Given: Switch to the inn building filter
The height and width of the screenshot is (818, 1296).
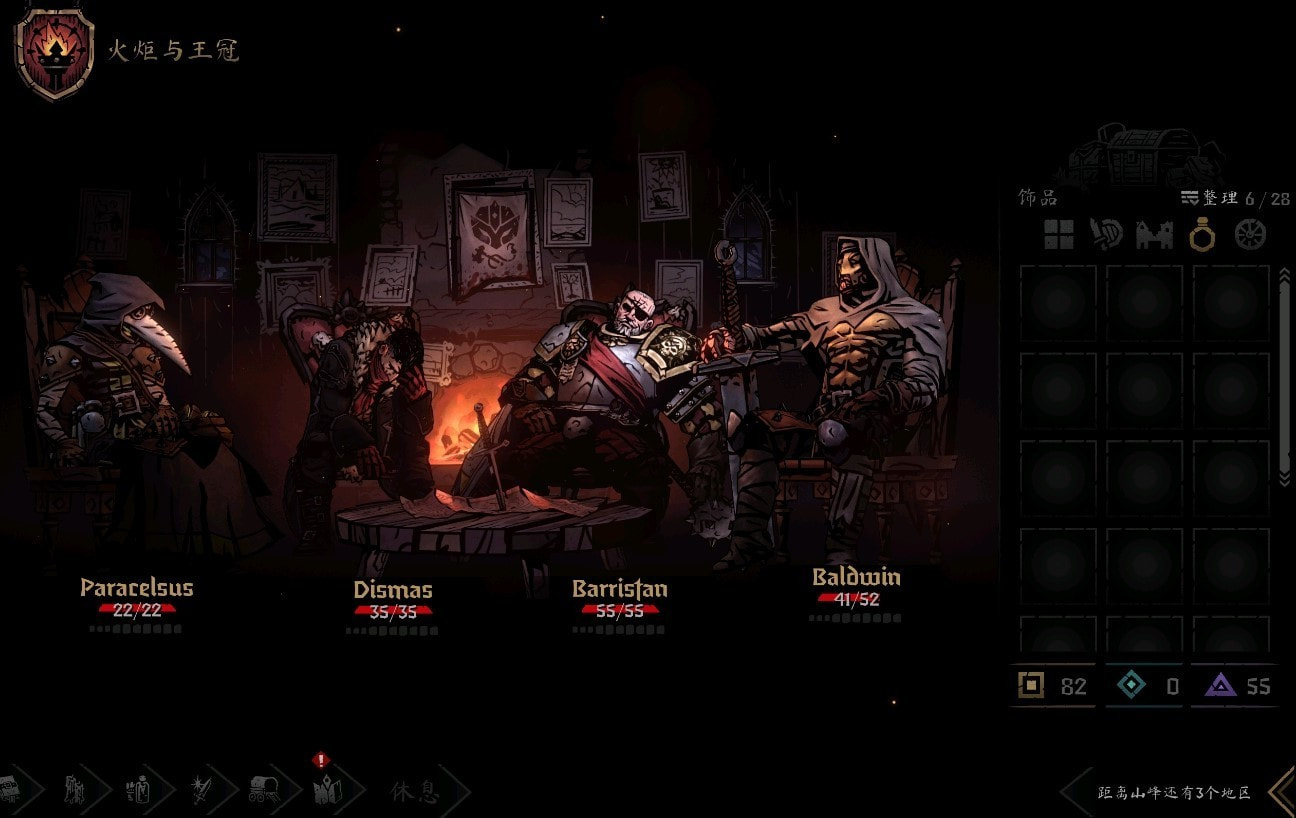Looking at the screenshot, I should (x=1154, y=235).
